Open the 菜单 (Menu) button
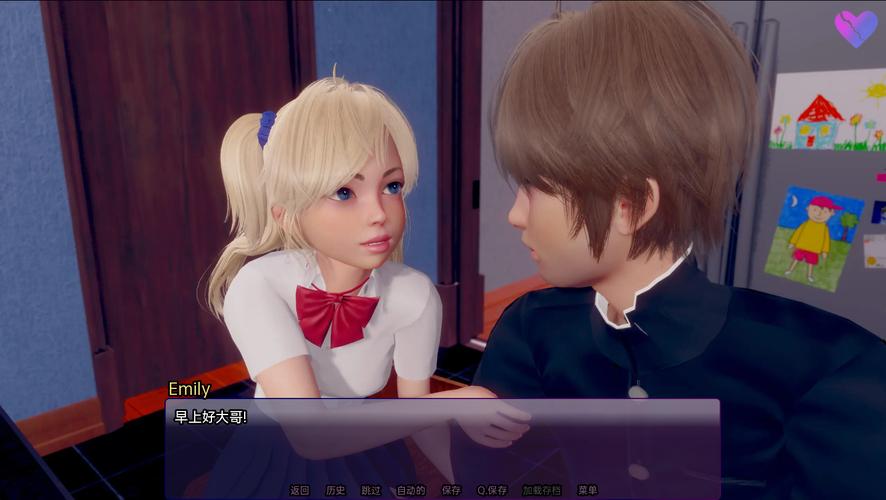 tap(588, 490)
